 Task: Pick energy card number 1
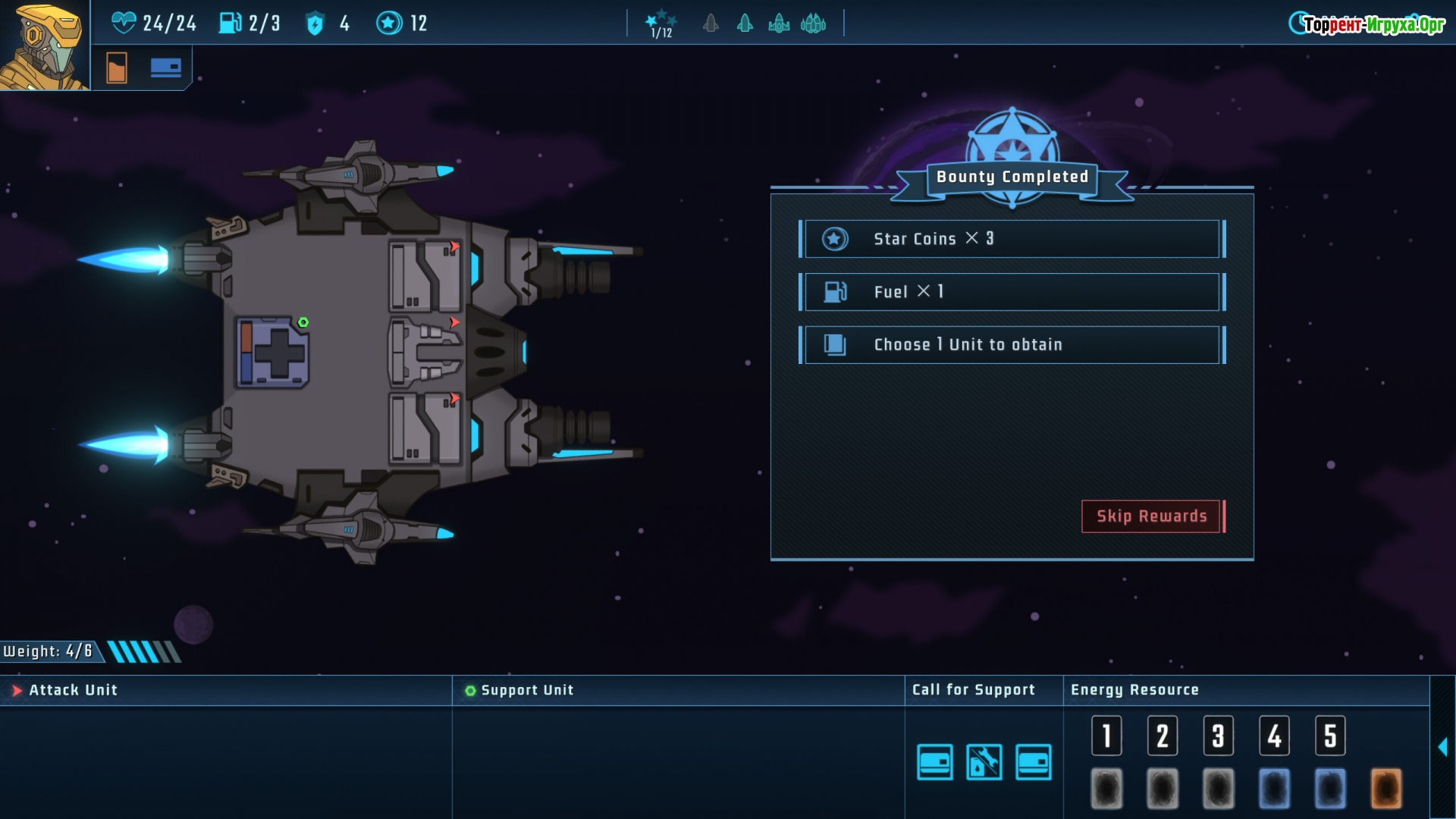(x=1106, y=736)
